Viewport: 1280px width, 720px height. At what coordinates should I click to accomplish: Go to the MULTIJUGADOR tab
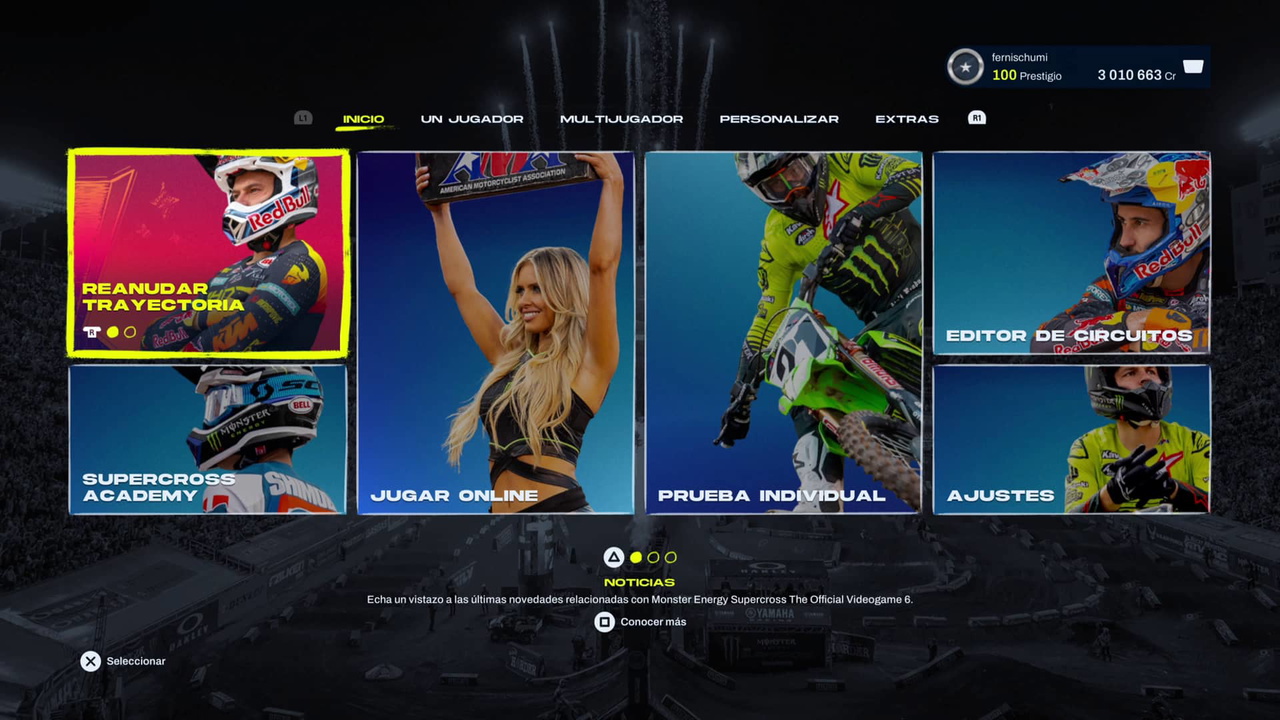pos(621,119)
